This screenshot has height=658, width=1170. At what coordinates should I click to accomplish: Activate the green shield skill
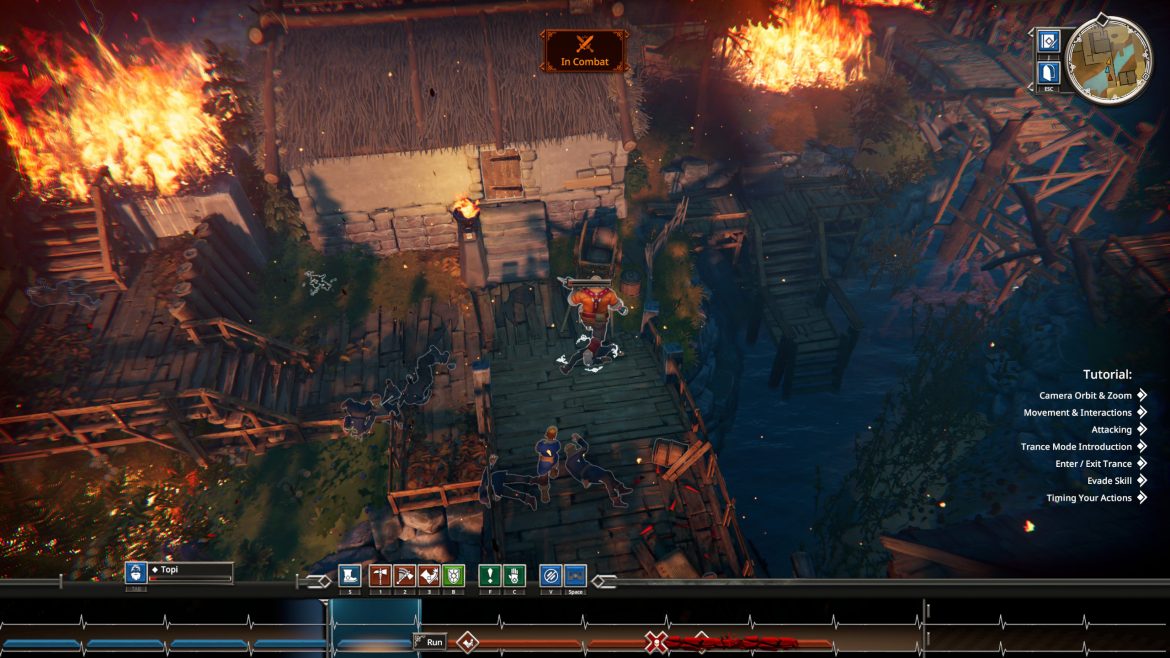(x=453, y=575)
